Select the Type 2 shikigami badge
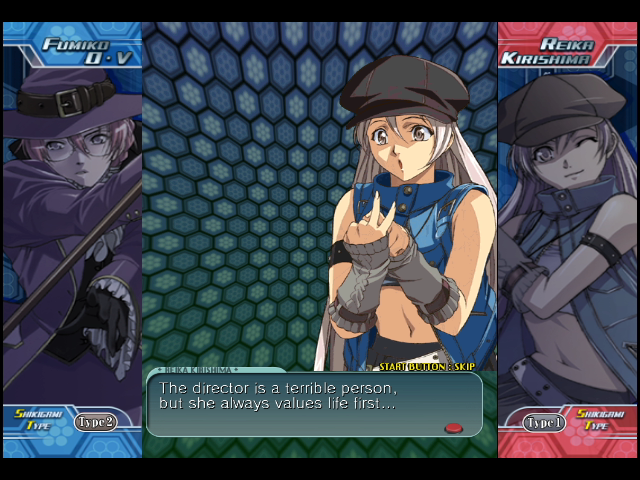Image resolution: width=640 pixels, height=480 pixels. (x=95, y=422)
